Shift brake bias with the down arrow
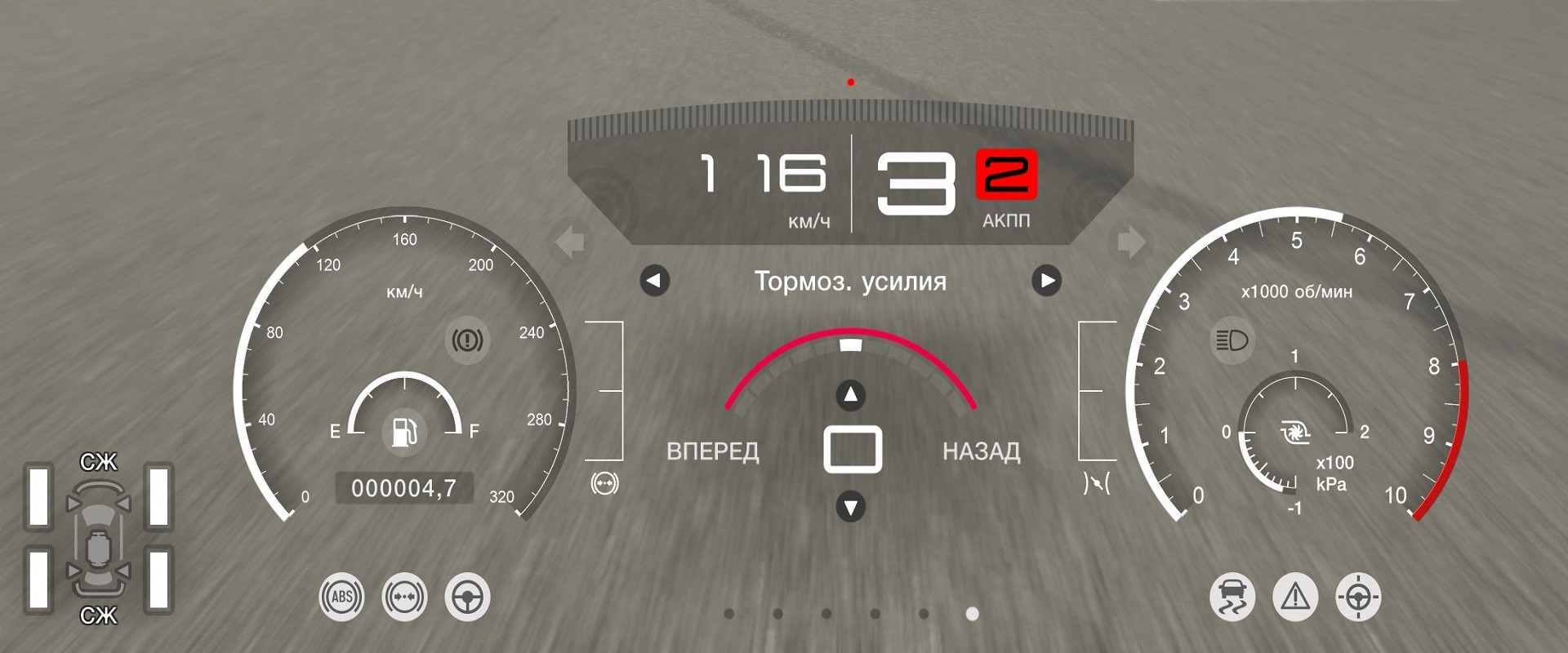The width and height of the screenshot is (1568, 653). pyautogui.click(x=850, y=507)
